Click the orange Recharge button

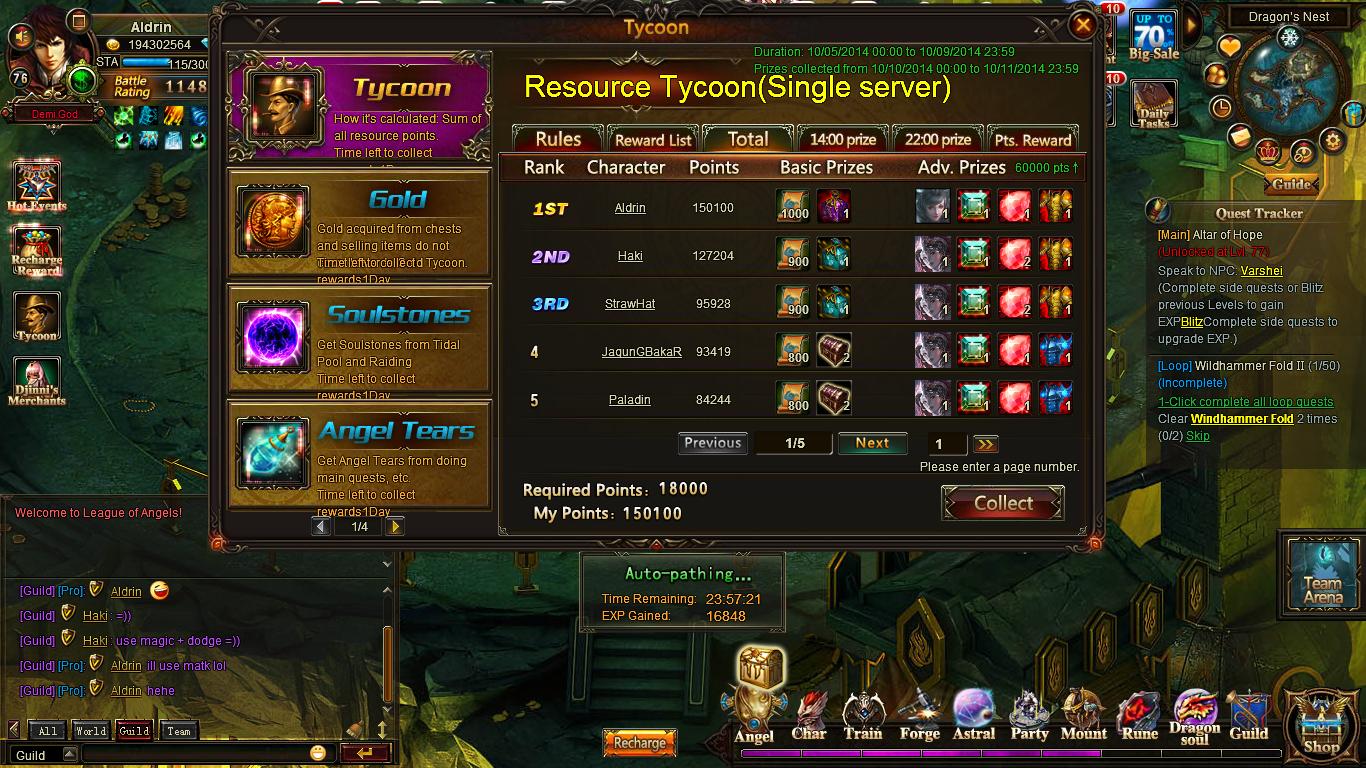tap(639, 743)
